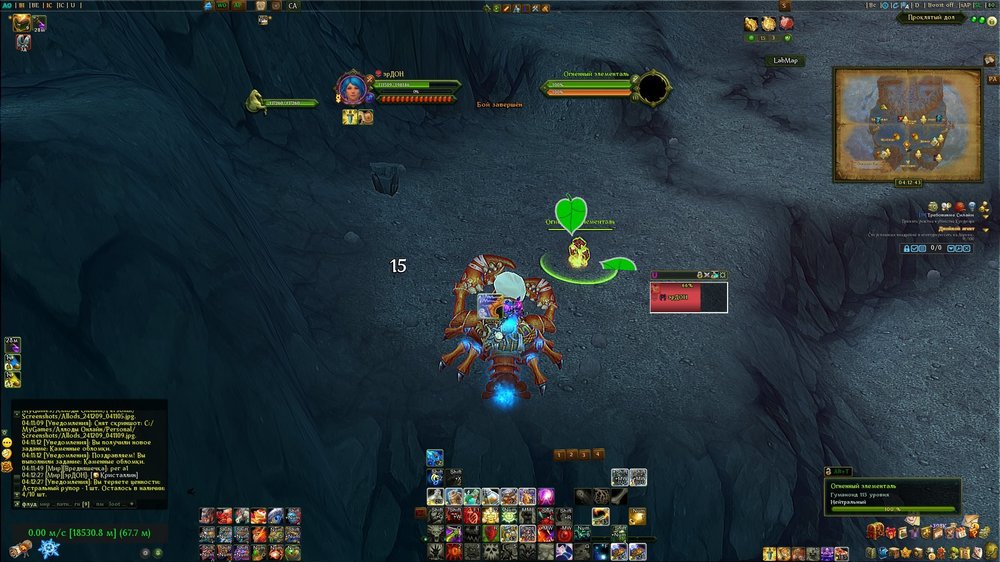The height and width of the screenshot is (562, 1000).
Task: Click the red crystal currency icon
Action: pyautogui.click(x=787, y=23)
